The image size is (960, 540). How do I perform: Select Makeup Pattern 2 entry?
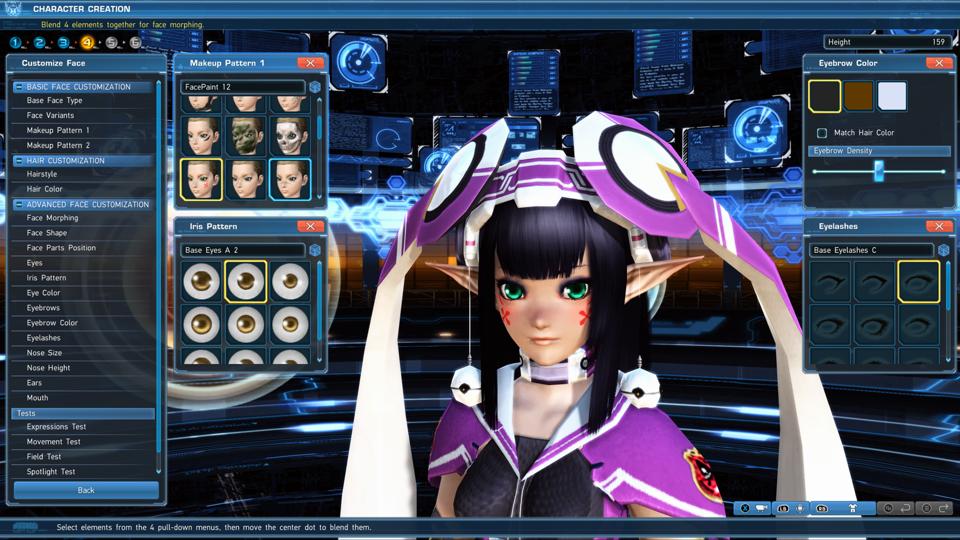click(58, 145)
